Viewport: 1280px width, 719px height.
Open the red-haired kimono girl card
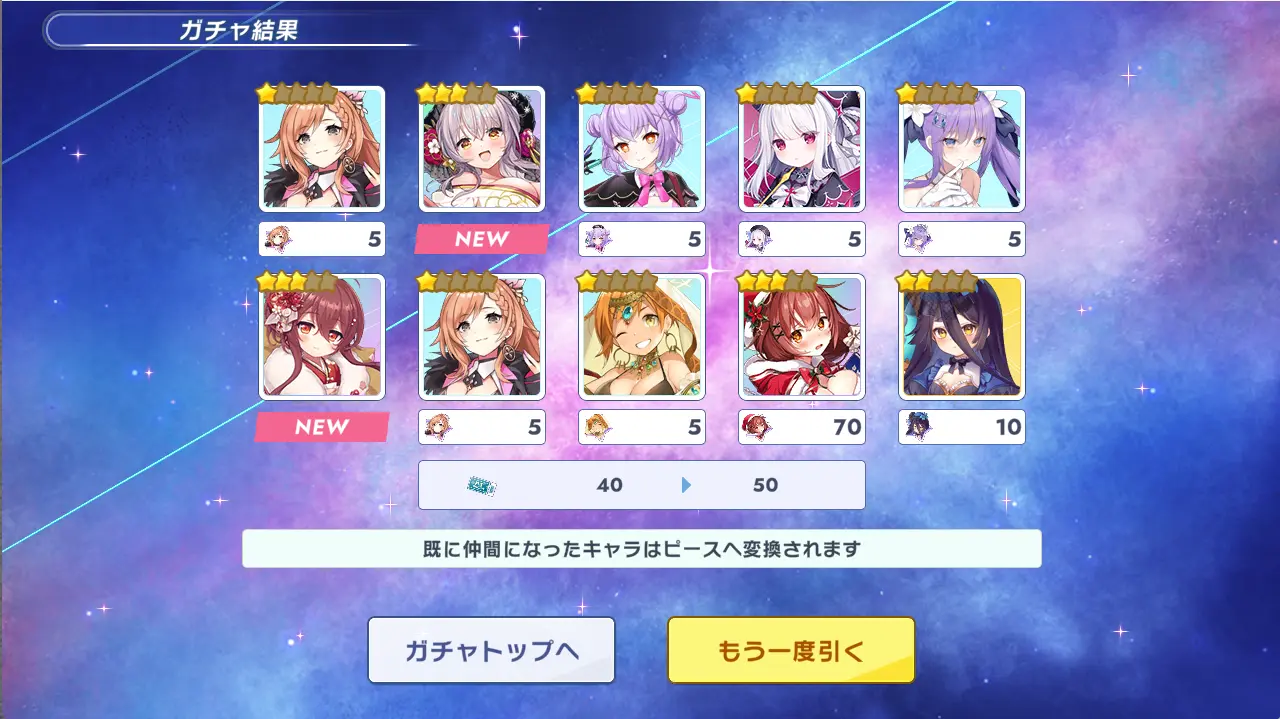pos(321,337)
